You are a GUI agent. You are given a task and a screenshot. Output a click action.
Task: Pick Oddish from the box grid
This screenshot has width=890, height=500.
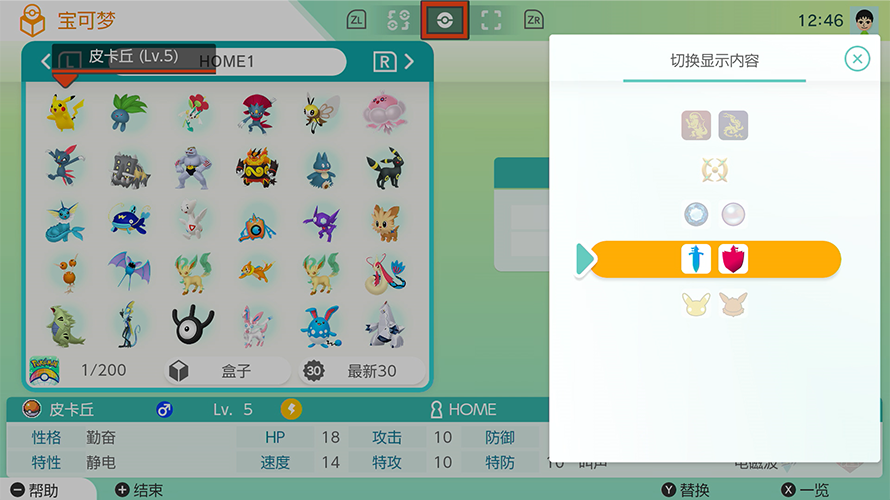tap(129, 112)
